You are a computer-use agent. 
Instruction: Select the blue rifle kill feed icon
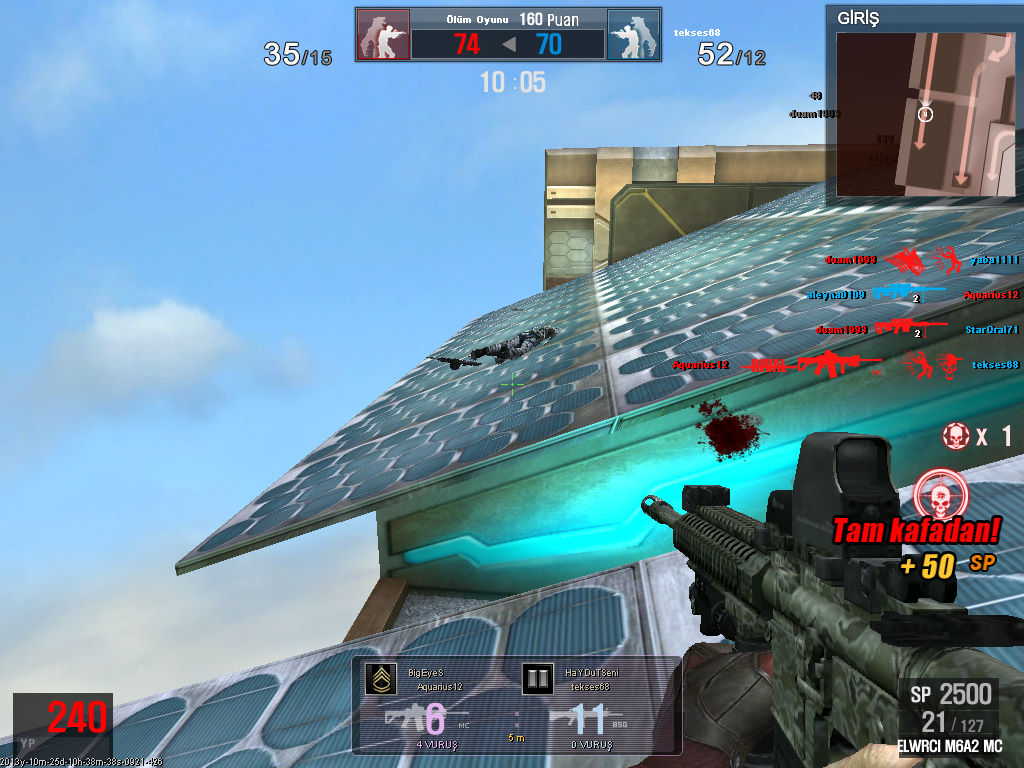[x=908, y=293]
